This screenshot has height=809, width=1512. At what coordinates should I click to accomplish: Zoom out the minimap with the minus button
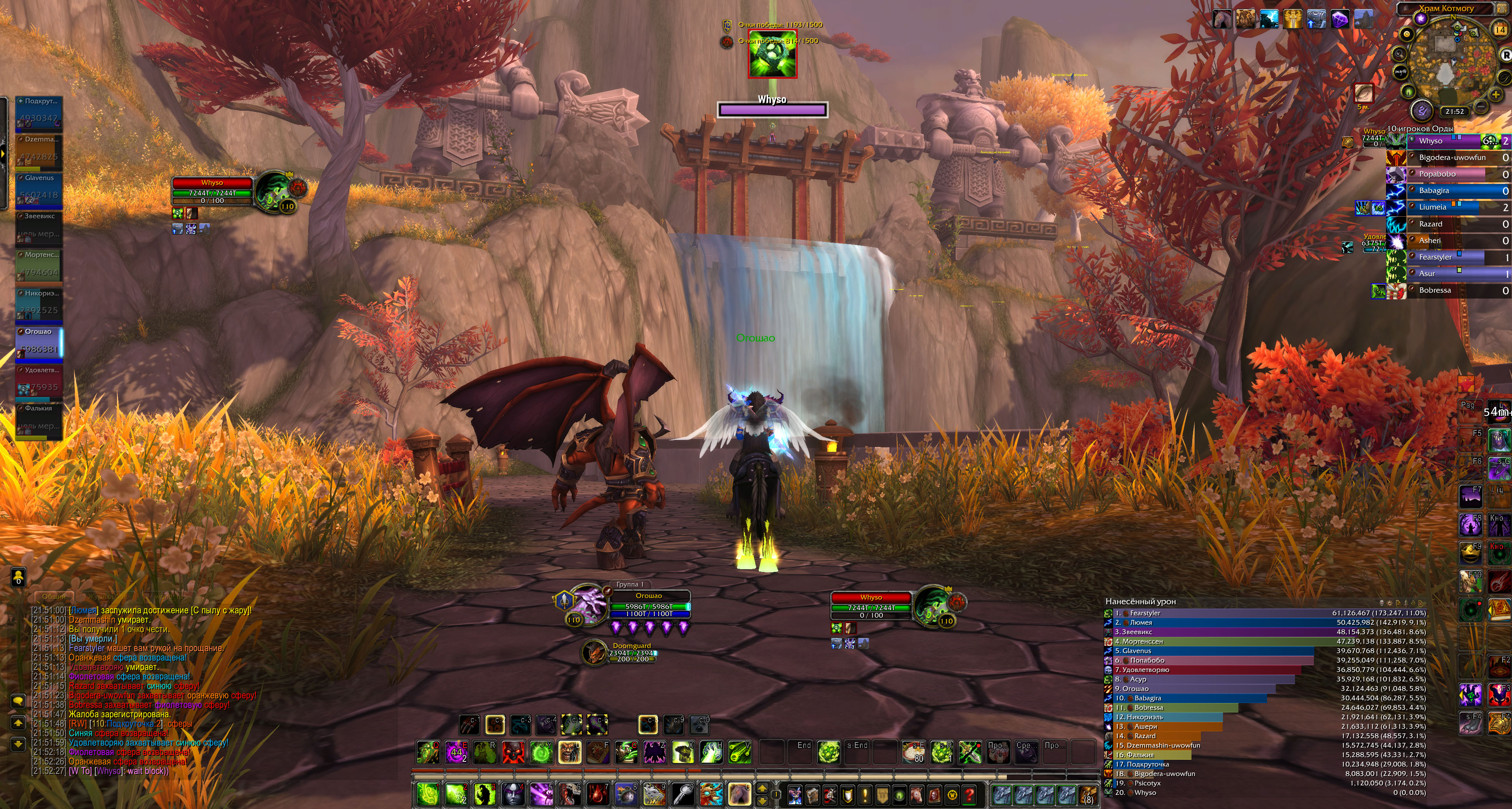click(x=1481, y=106)
